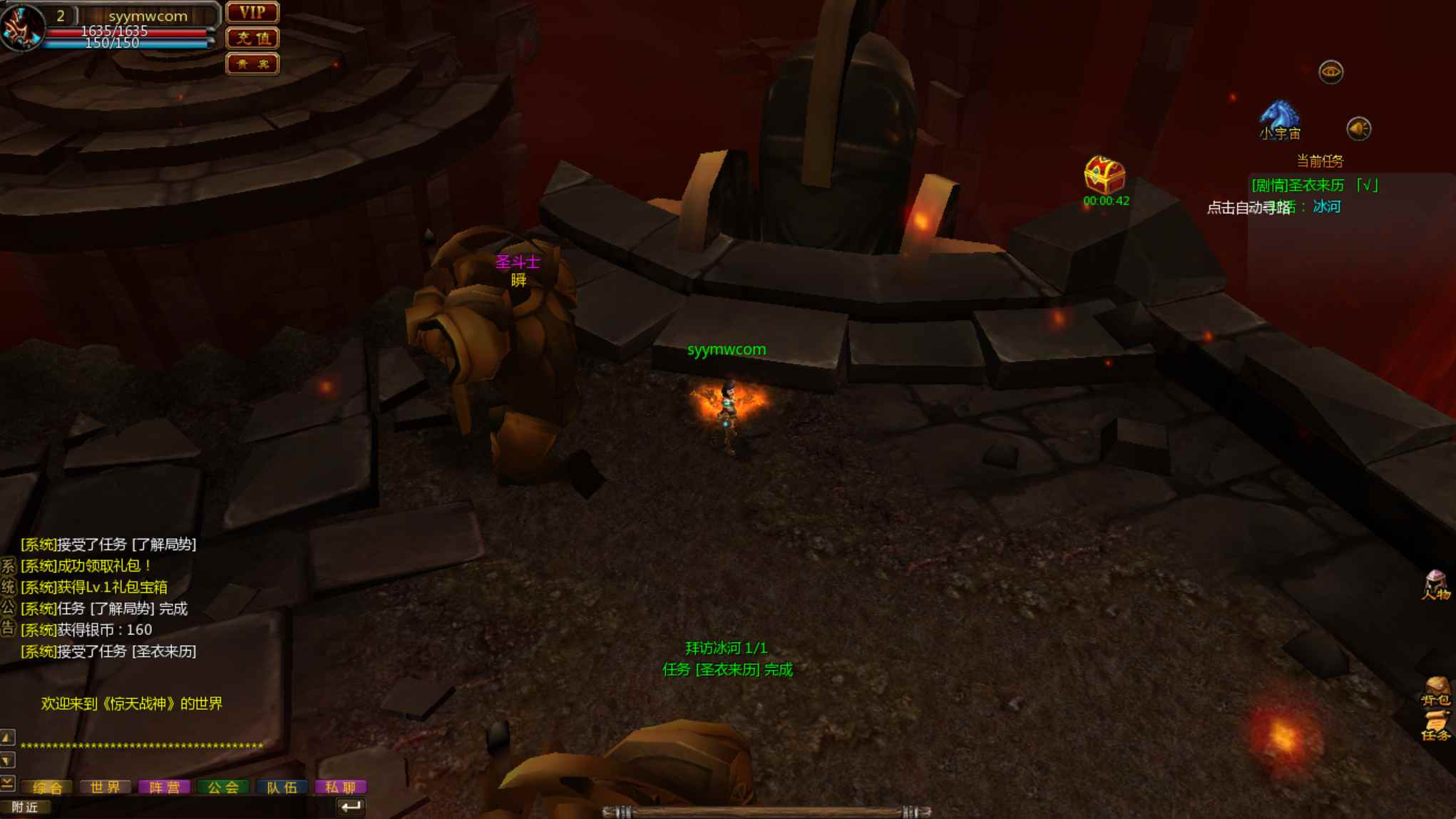This screenshot has height=819, width=1456.
Task: Switch to the 队伍 team chat tab
Action: [x=282, y=787]
